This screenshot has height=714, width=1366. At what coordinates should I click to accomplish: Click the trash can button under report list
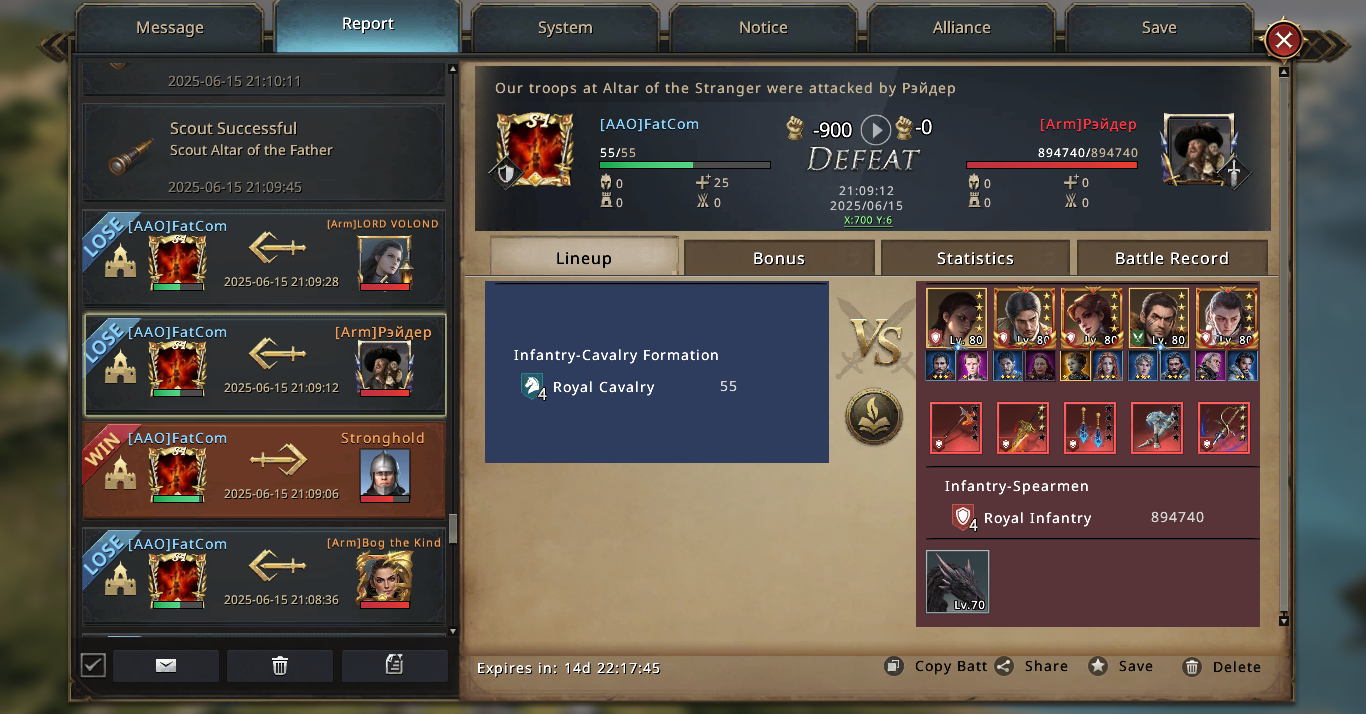pyautogui.click(x=280, y=666)
